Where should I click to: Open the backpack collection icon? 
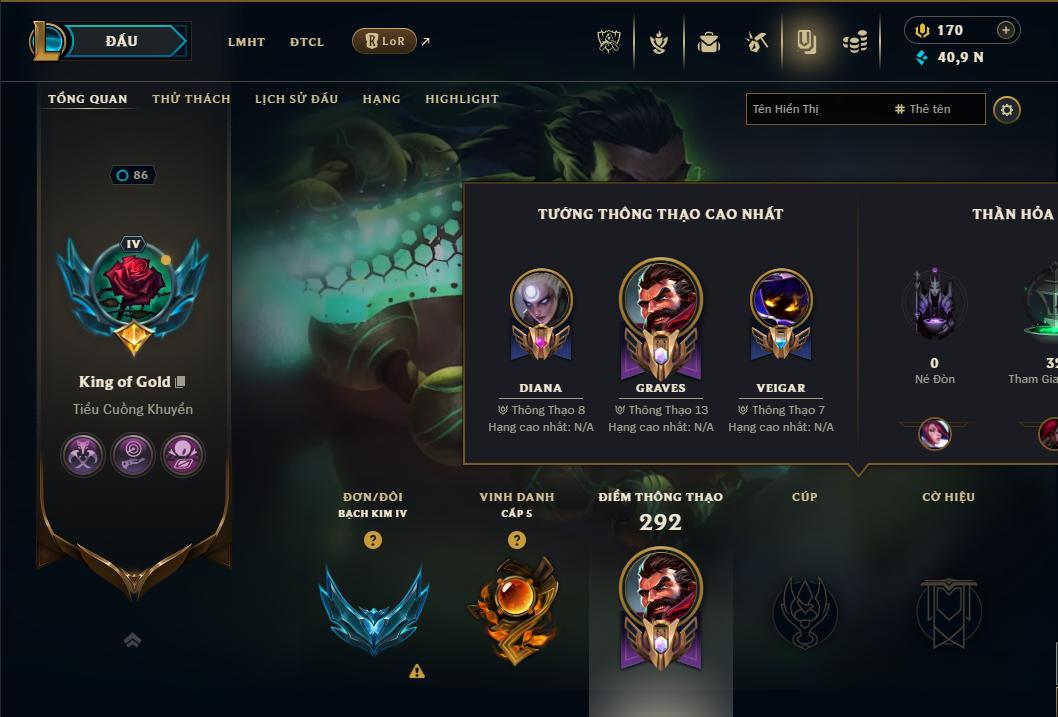pyautogui.click(x=709, y=42)
